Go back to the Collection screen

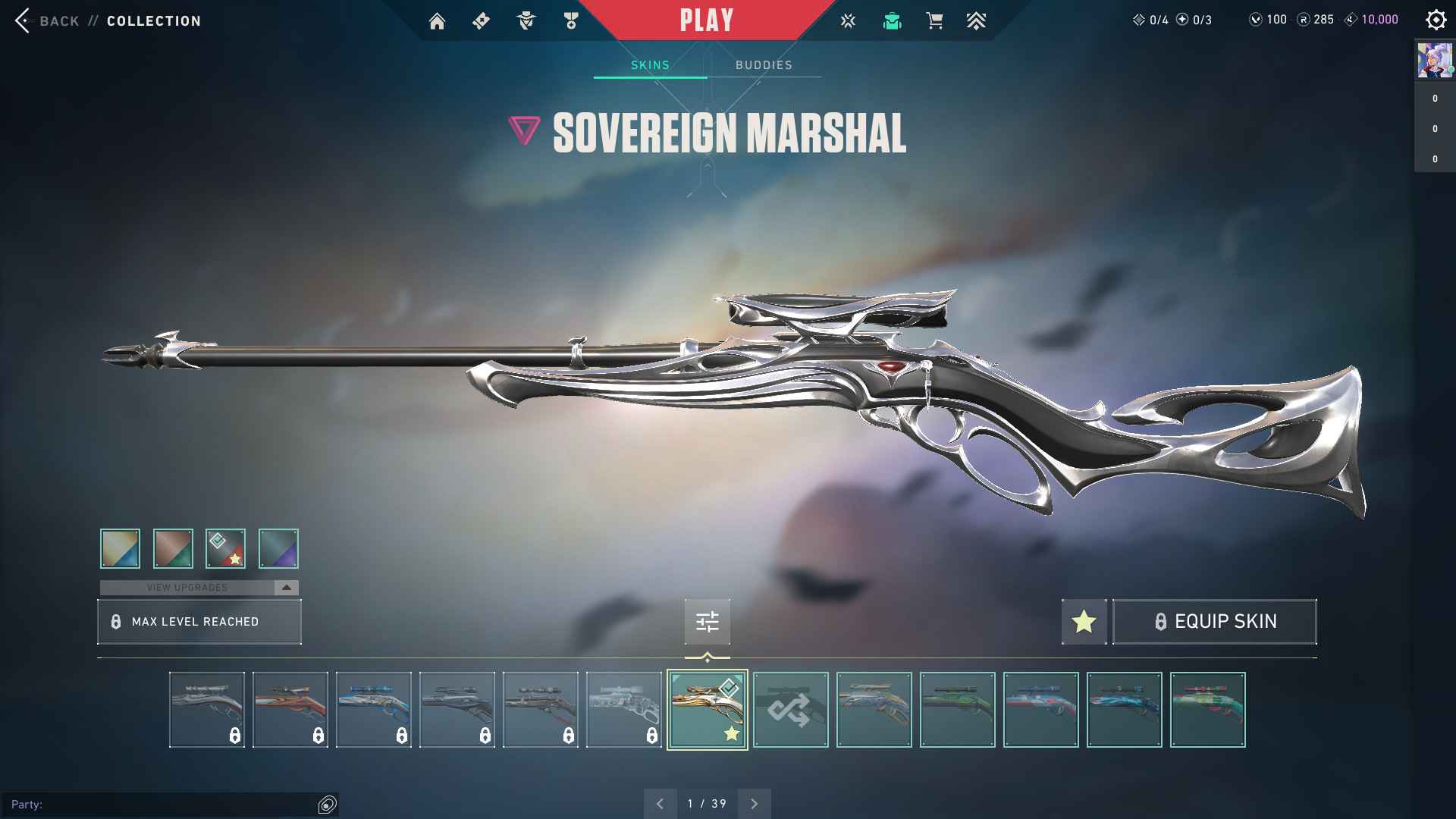45,20
